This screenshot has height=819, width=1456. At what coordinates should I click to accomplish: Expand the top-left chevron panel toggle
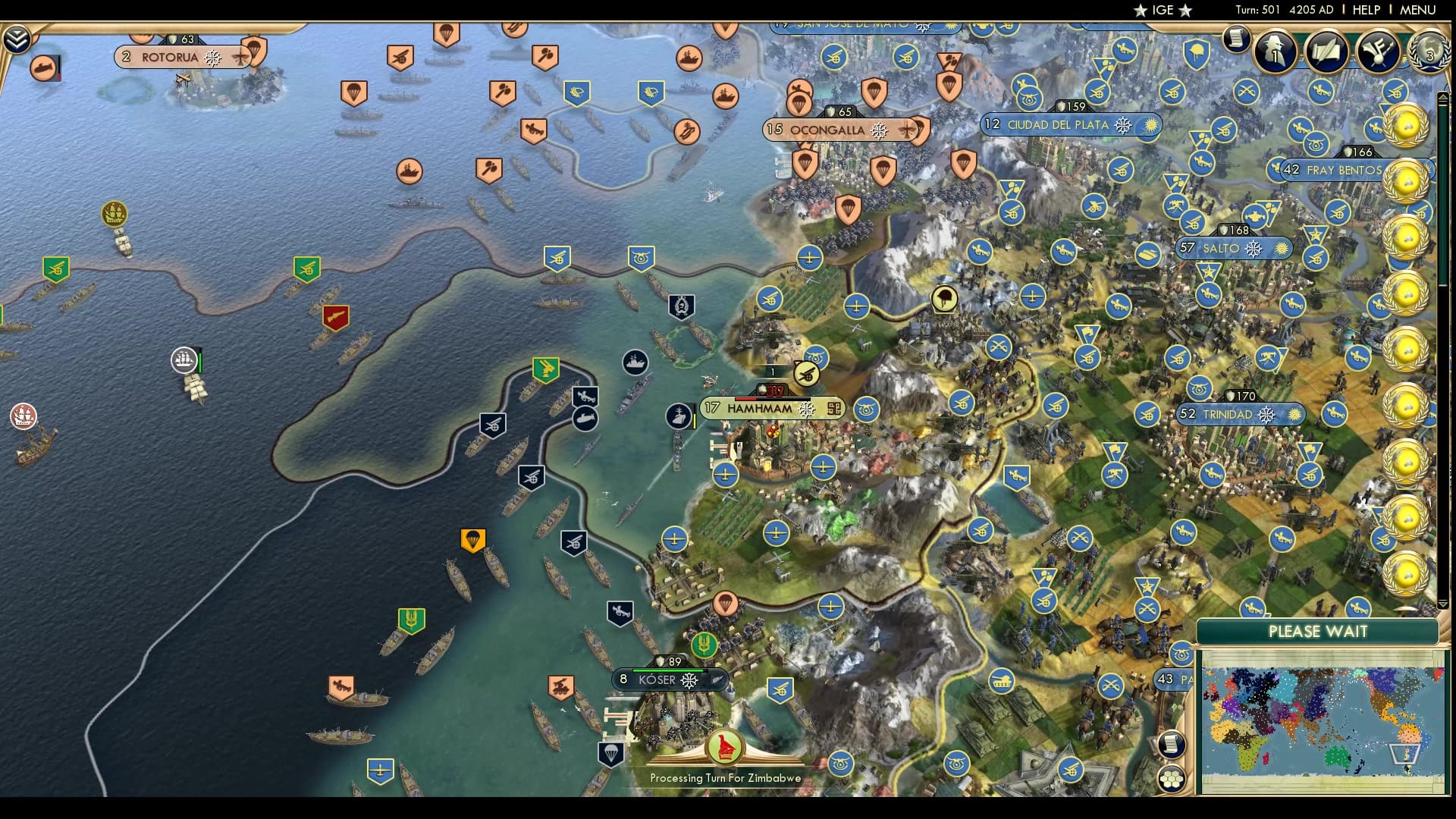point(16,39)
